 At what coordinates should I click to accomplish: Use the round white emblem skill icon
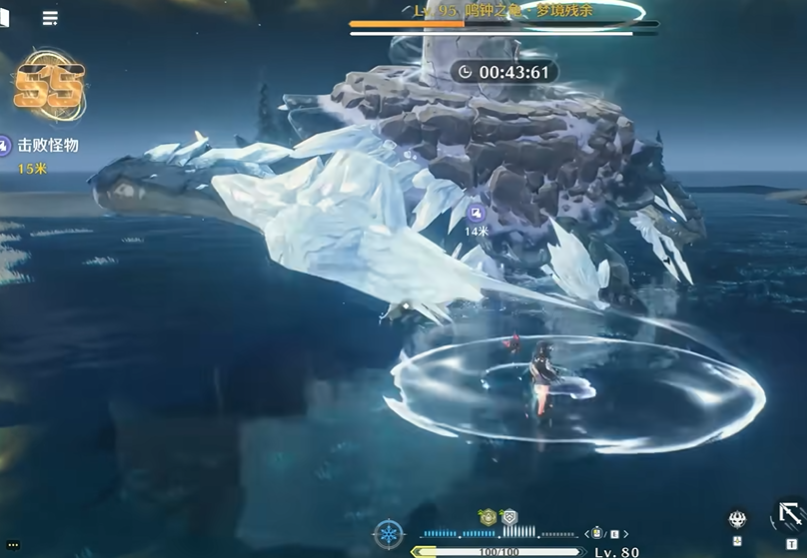[737, 519]
